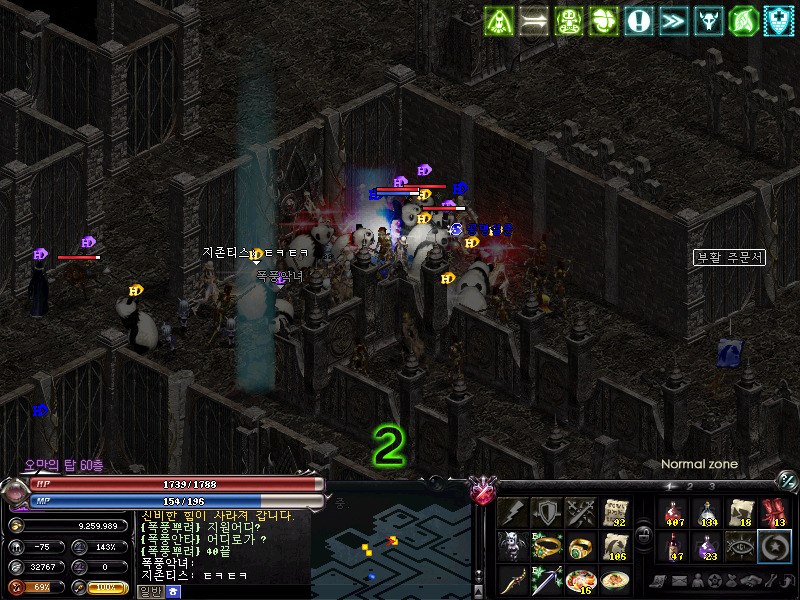
Task: Select the 일반 chat channel tab
Action: coord(150,591)
